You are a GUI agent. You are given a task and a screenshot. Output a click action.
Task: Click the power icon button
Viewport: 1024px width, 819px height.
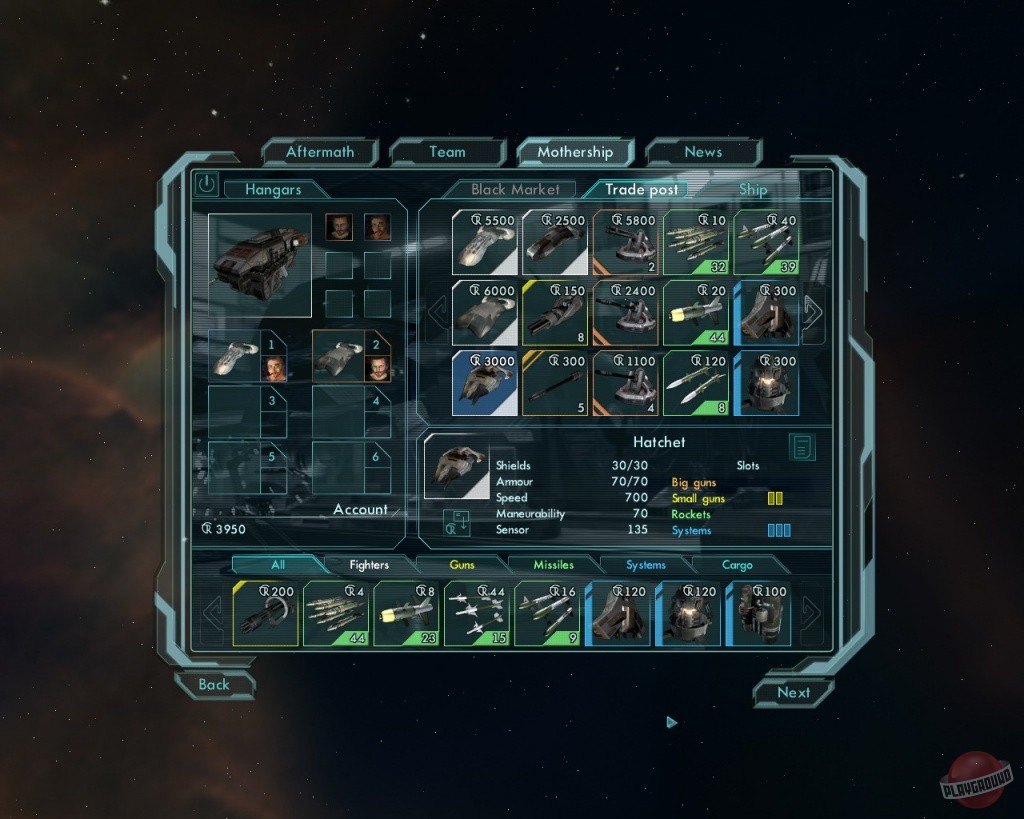[x=206, y=184]
